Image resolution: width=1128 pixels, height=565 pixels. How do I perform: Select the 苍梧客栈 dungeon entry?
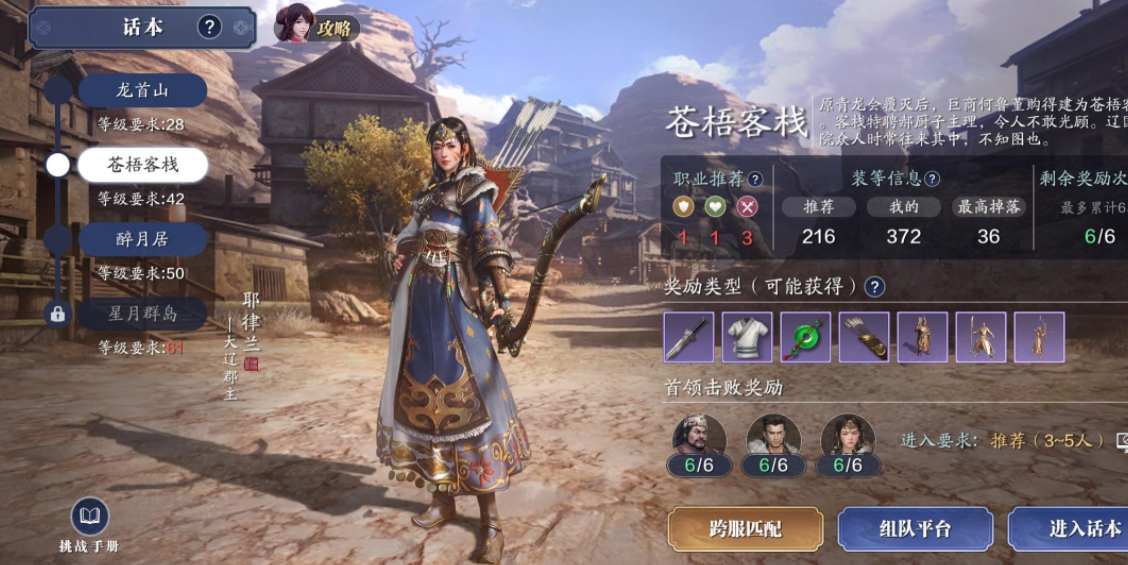pos(142,165)
